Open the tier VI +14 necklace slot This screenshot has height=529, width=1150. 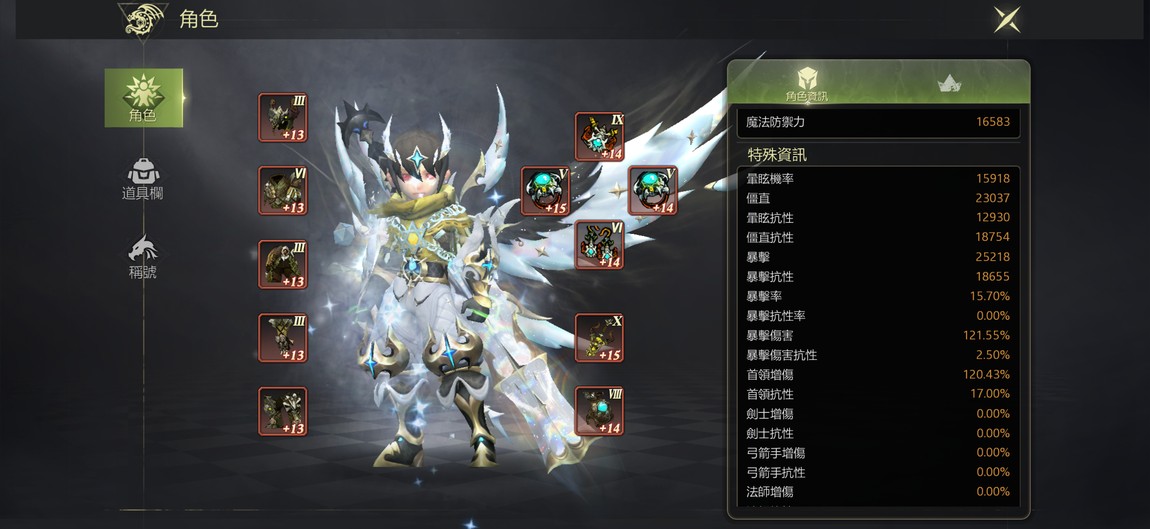coord(599,245)
